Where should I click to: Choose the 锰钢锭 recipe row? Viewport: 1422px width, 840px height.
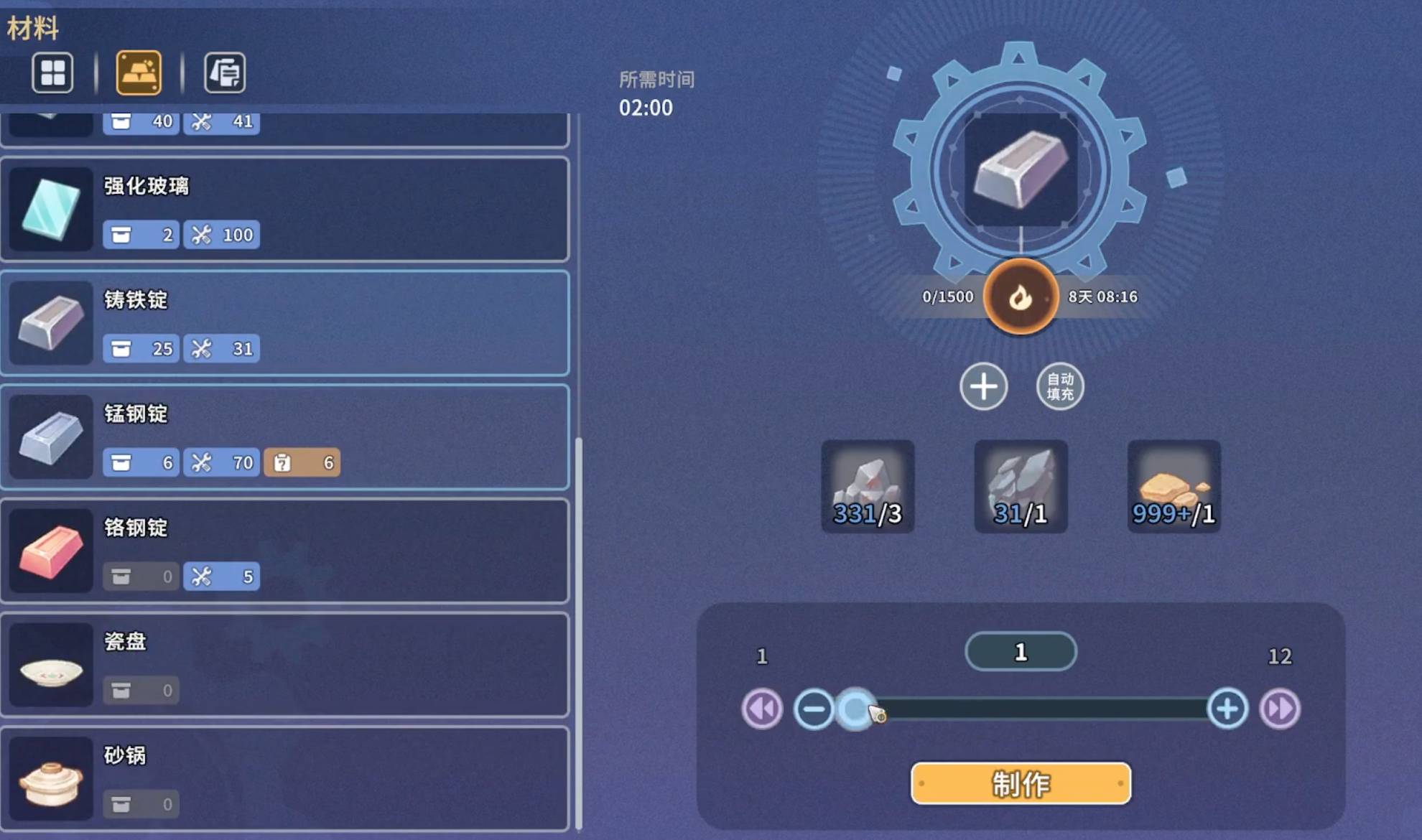[x=284, y=437]
